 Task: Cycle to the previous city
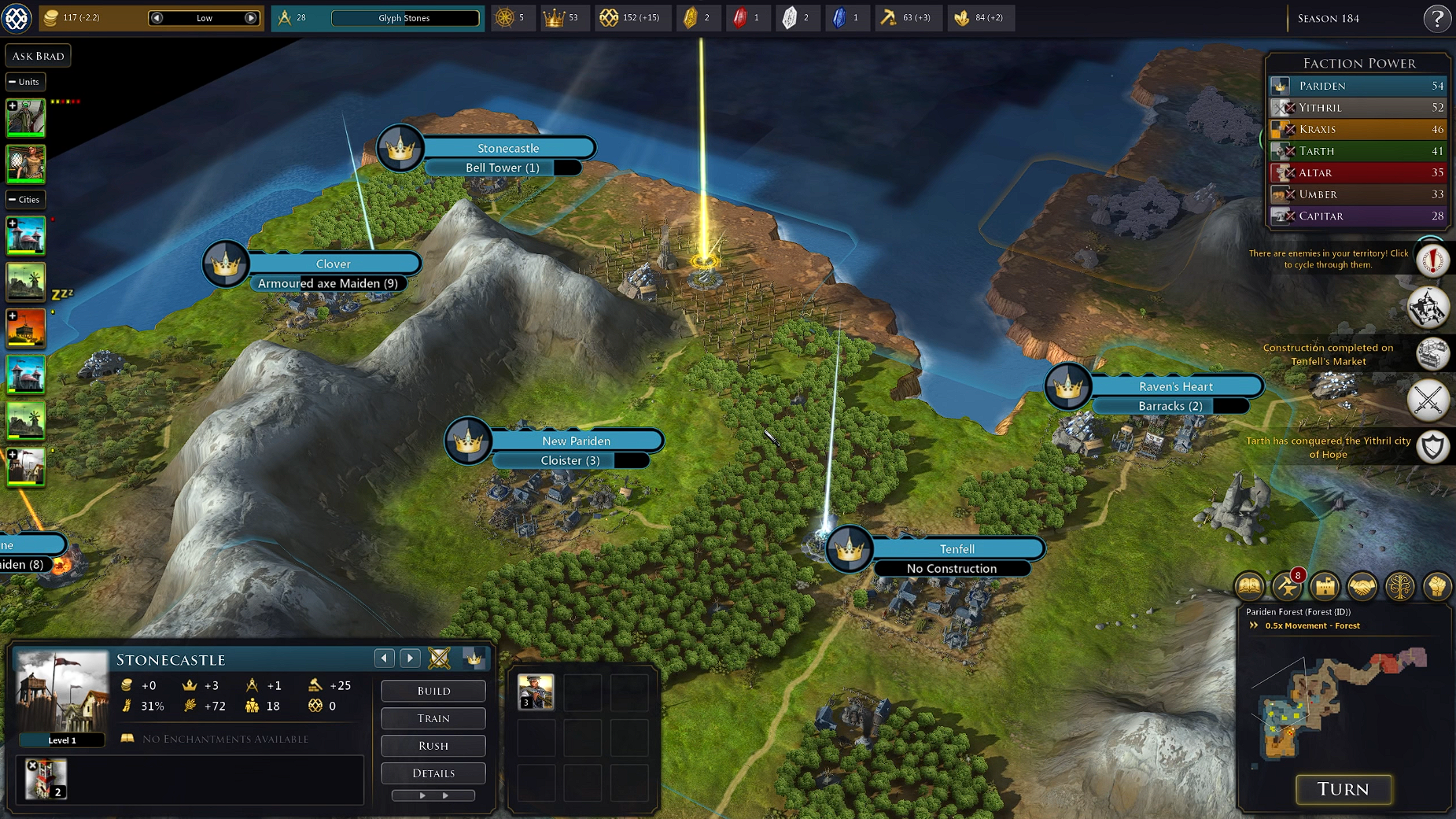384,659
